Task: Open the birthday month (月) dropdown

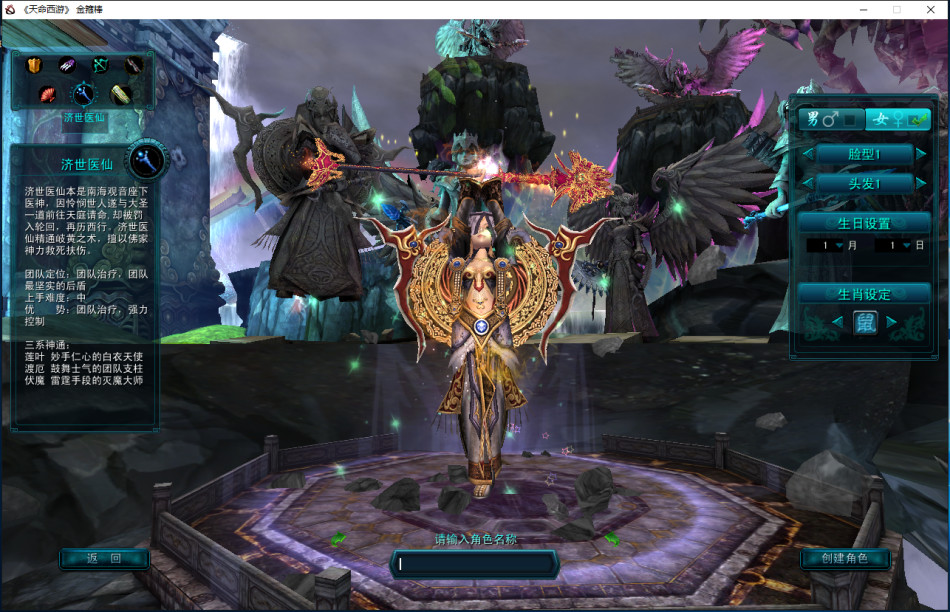Action: tap(839, 245)
